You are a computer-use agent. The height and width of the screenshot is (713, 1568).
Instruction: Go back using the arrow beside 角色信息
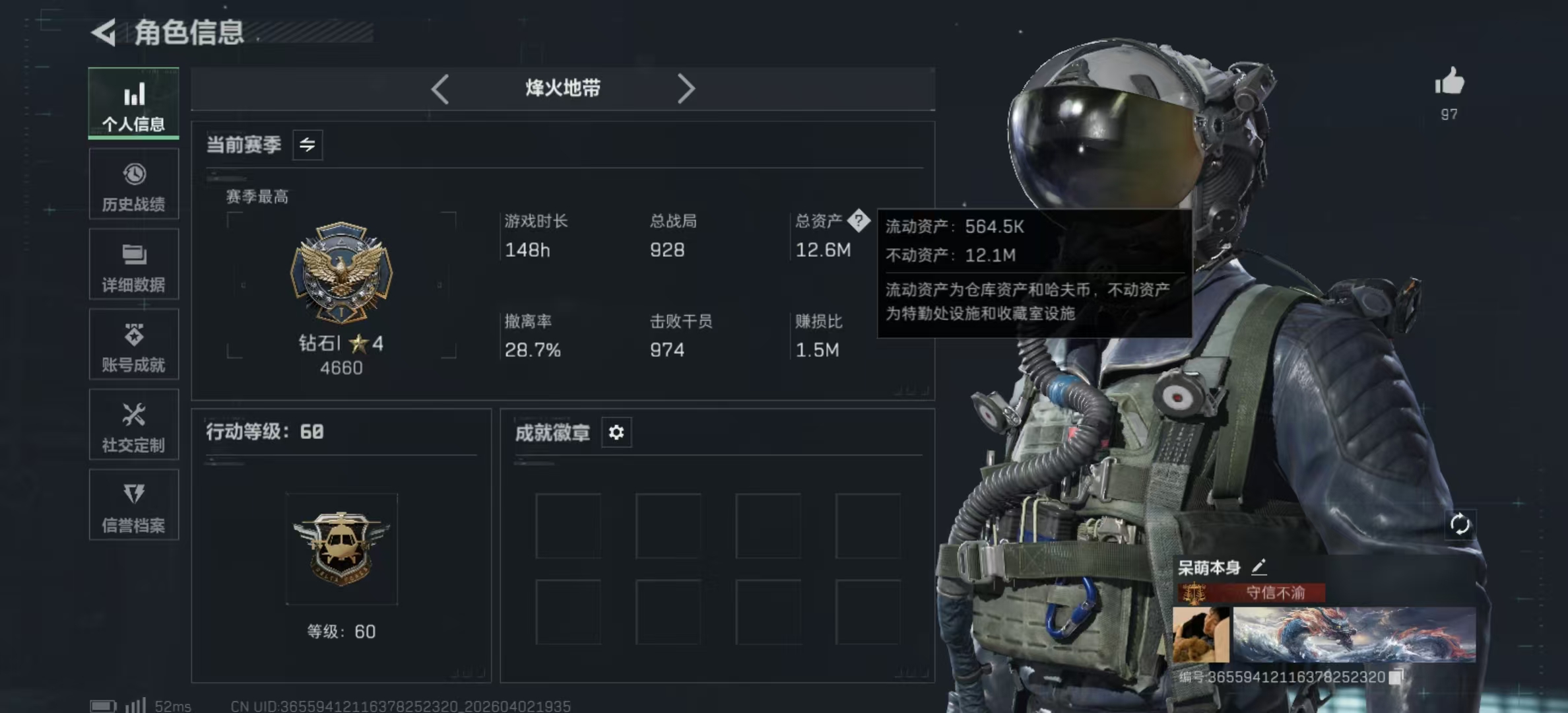(x=104, y=32)
